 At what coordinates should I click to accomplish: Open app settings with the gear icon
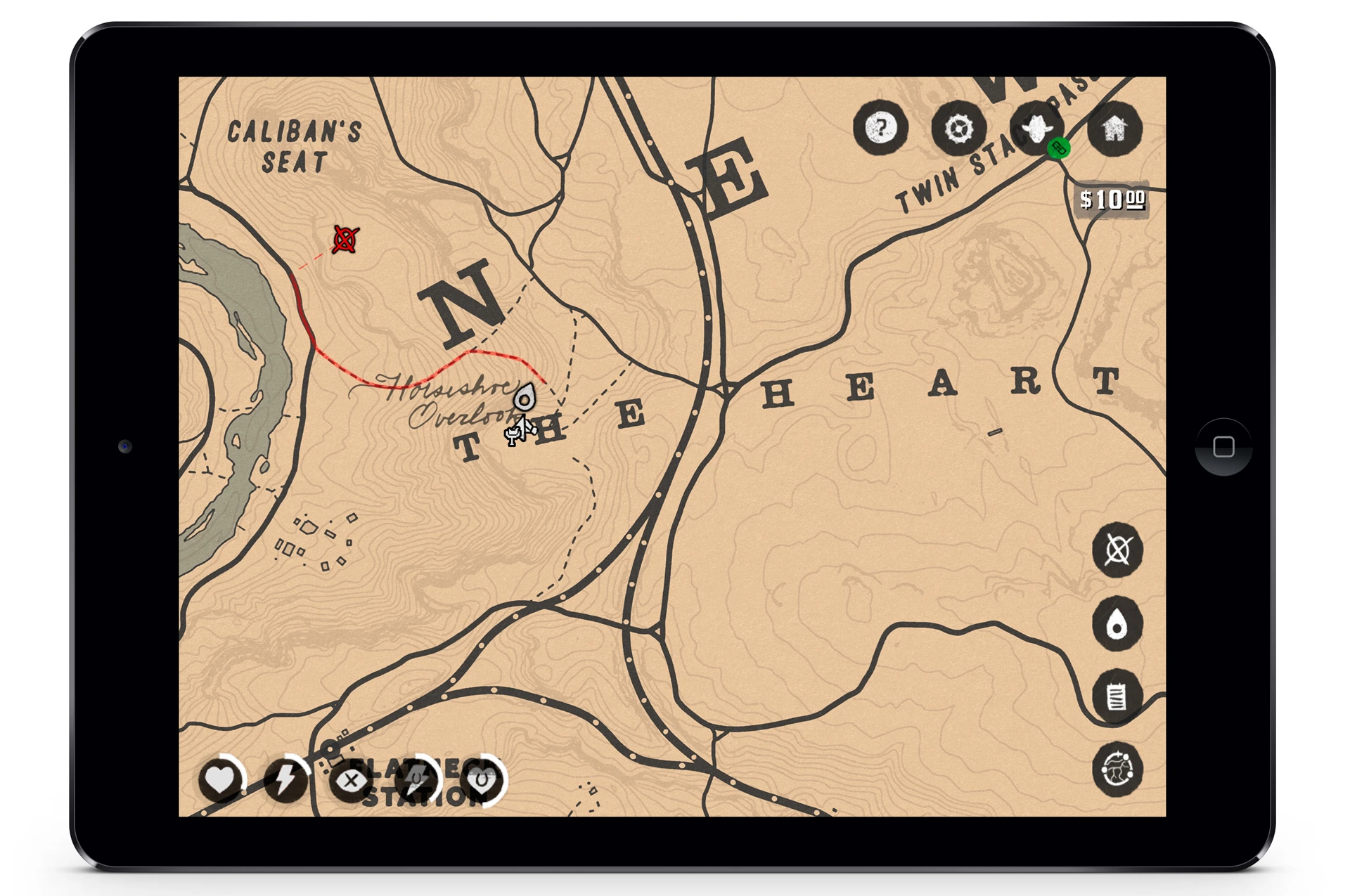[x=959, y=129]
